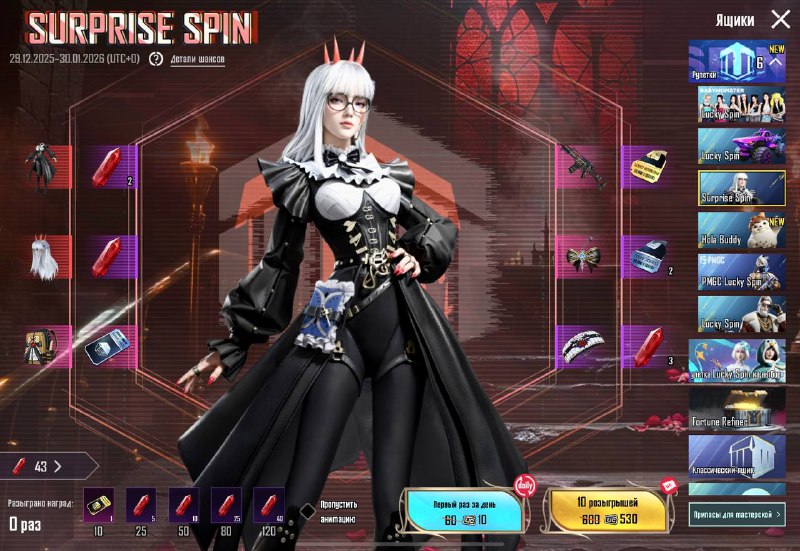Inspect the backpack skin reward
Screen dimensions: 800x551
pos(42,346)
